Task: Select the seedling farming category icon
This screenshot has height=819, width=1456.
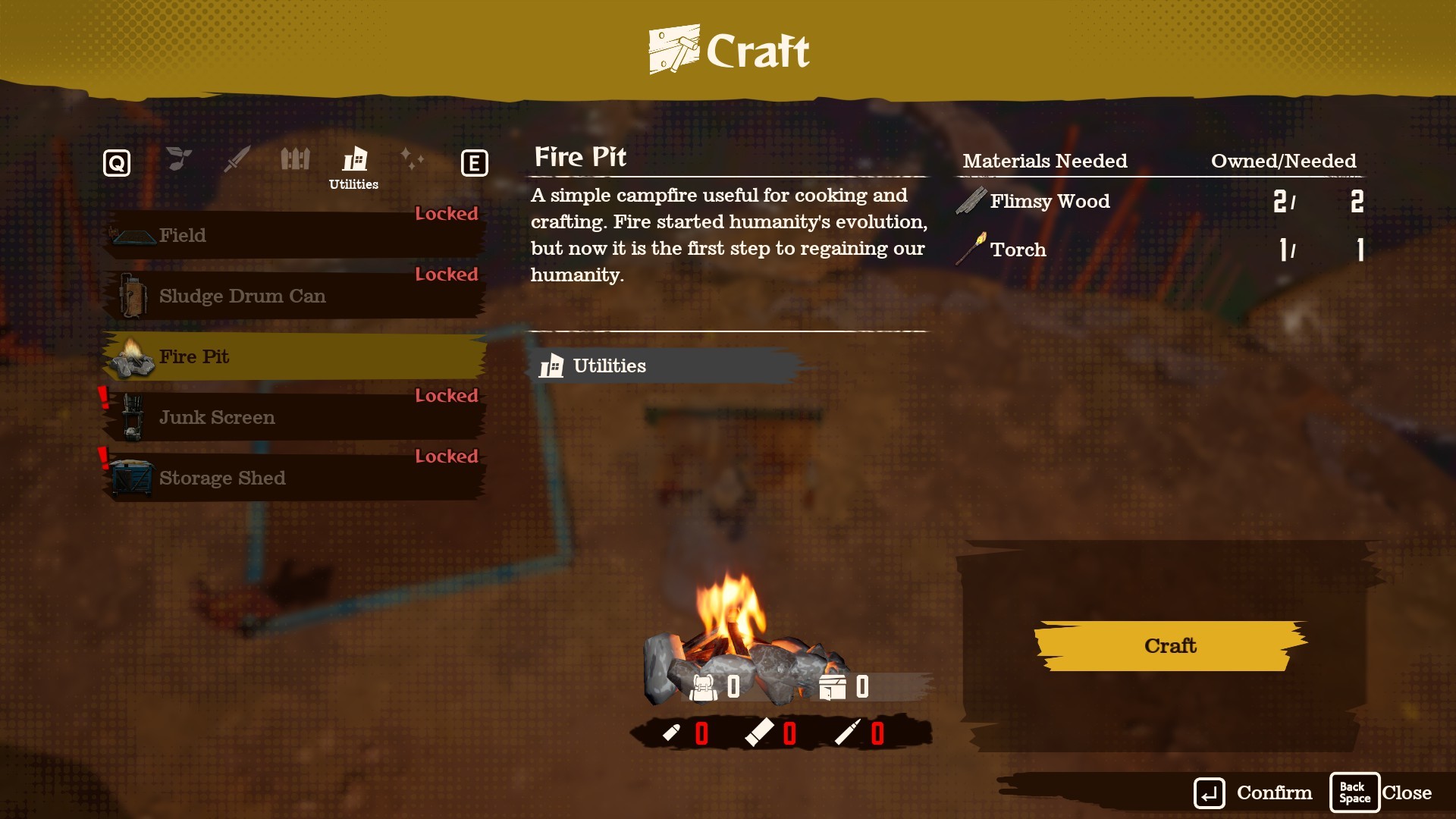Action: (x=179, y=159)
